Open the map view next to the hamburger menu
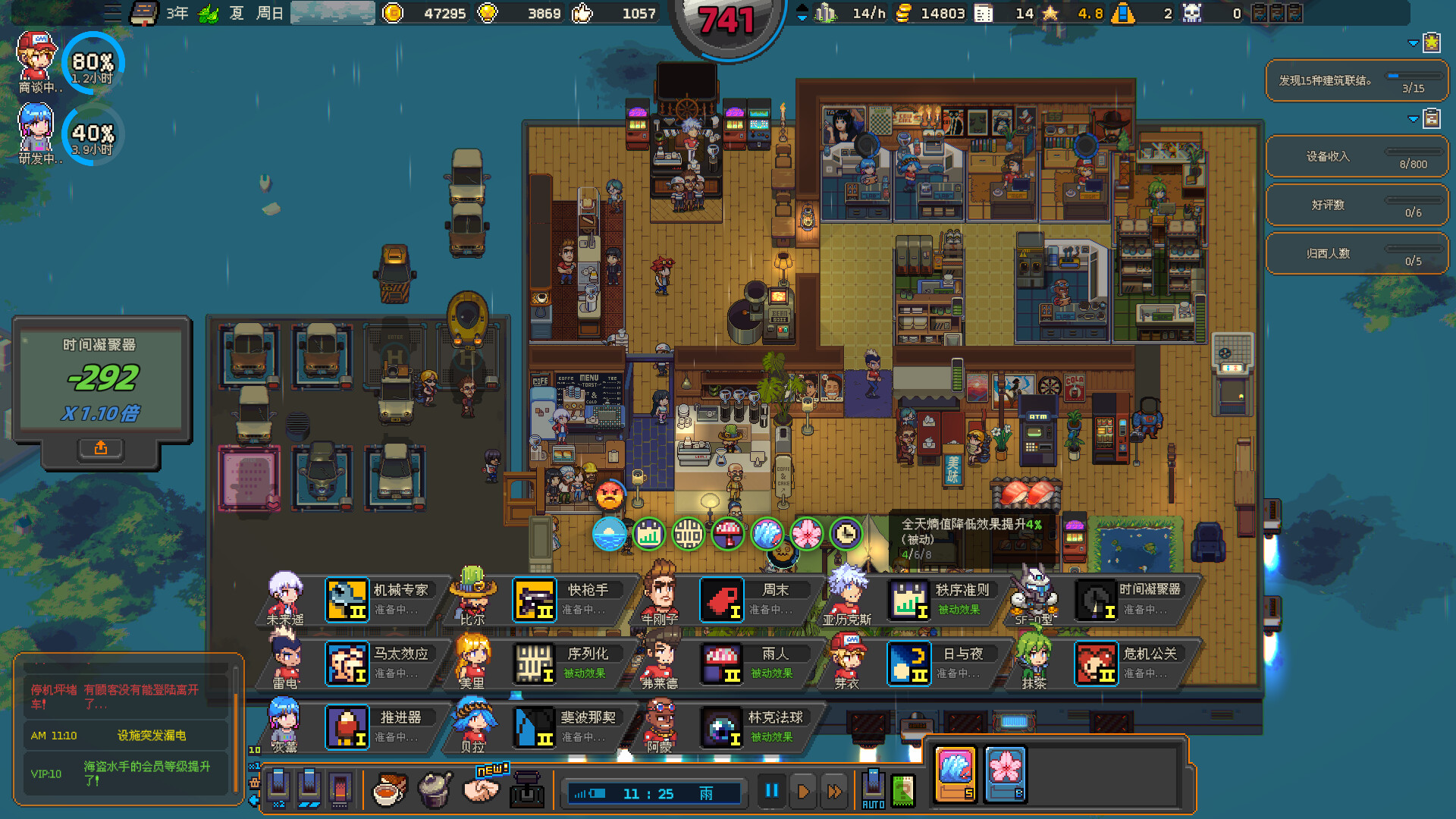1456x819 pixels. point(143,13)
